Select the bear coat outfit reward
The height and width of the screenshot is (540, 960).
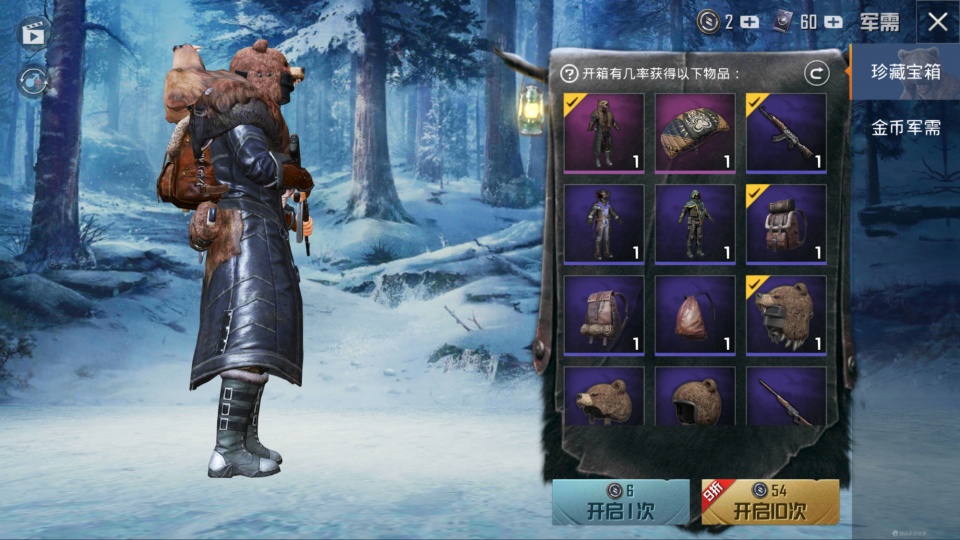(x=603, y=133)
